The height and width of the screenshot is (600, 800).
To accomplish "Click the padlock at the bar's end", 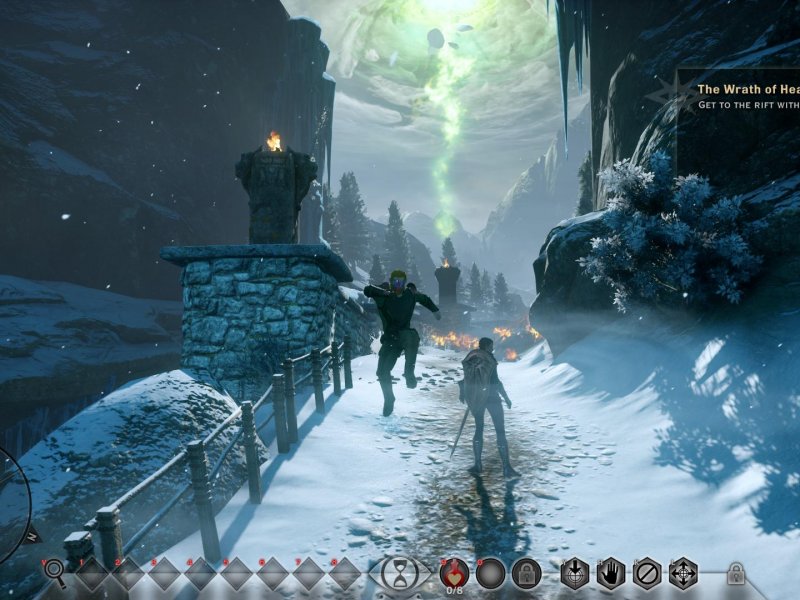I will tap(736, 573).
